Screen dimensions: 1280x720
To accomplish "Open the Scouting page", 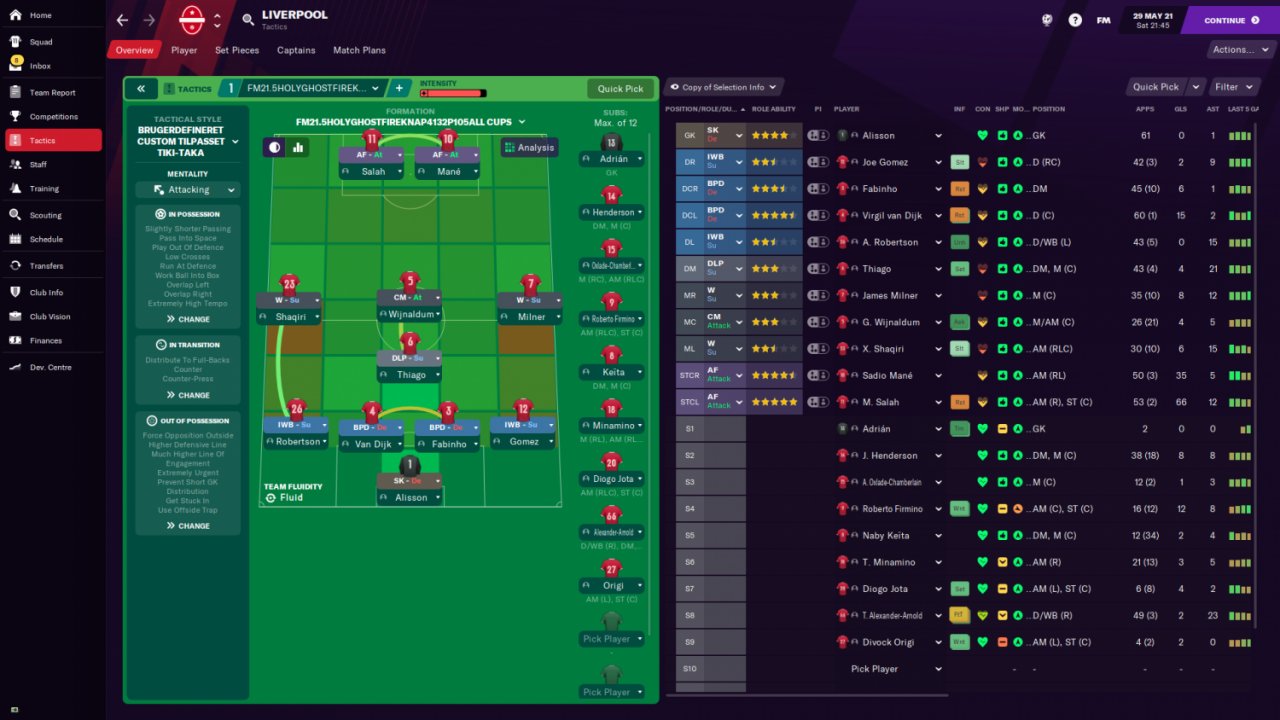I will (x=46, y=215).
